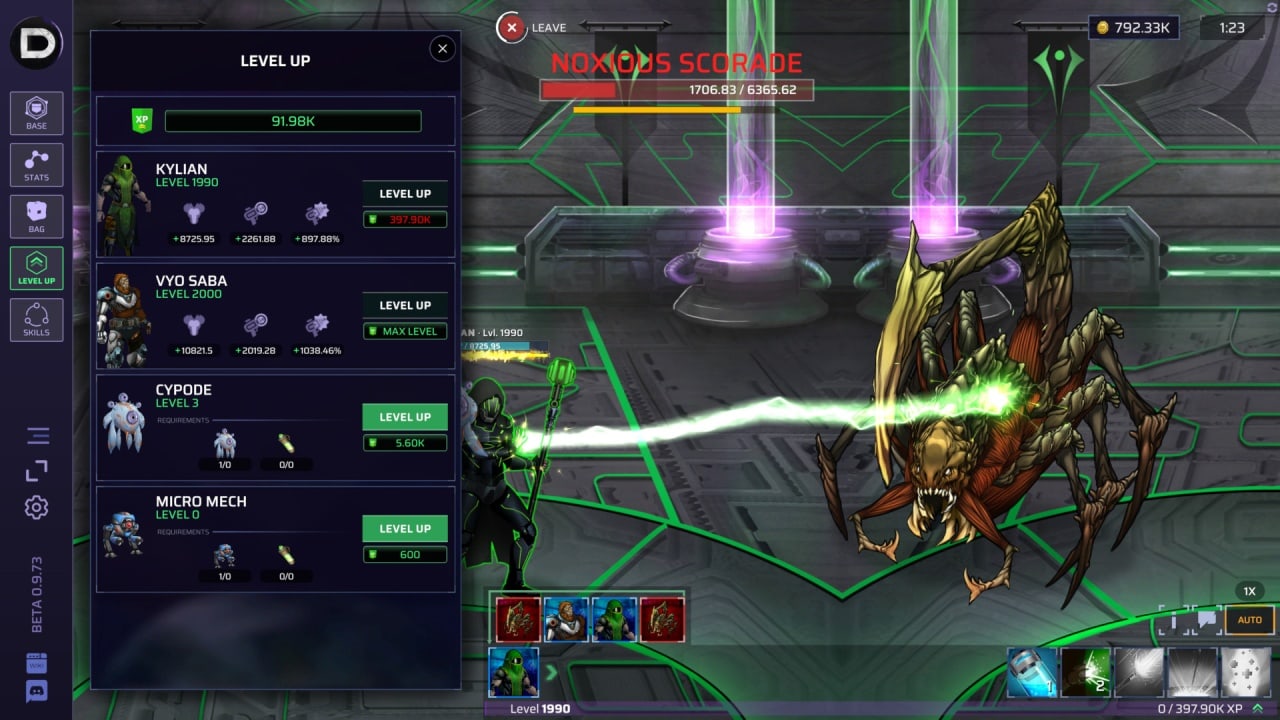Use the blue potion vial ability

tap(1031, 672)
